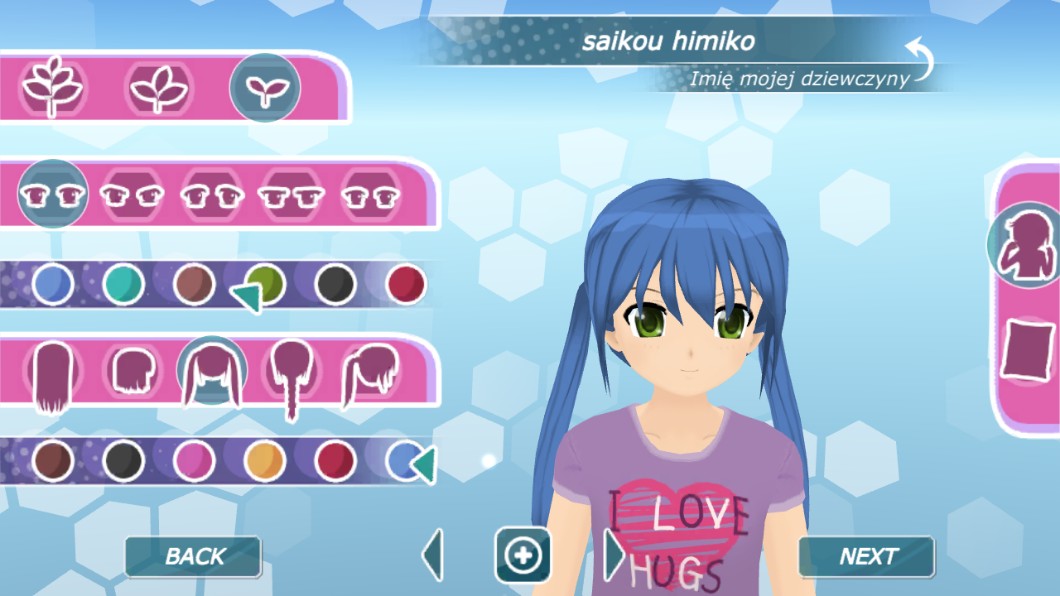1060x596 pixels.
Task: Set eye color to teal
Action: coord(123,285)
